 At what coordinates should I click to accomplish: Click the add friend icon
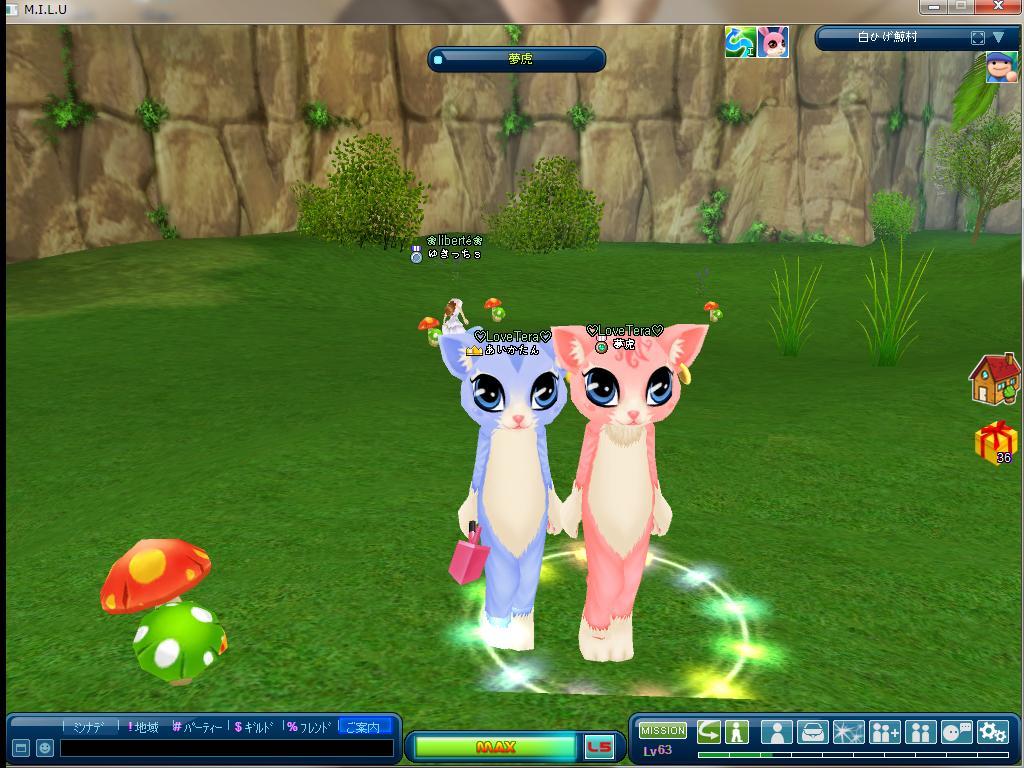(x=885, y=732)
